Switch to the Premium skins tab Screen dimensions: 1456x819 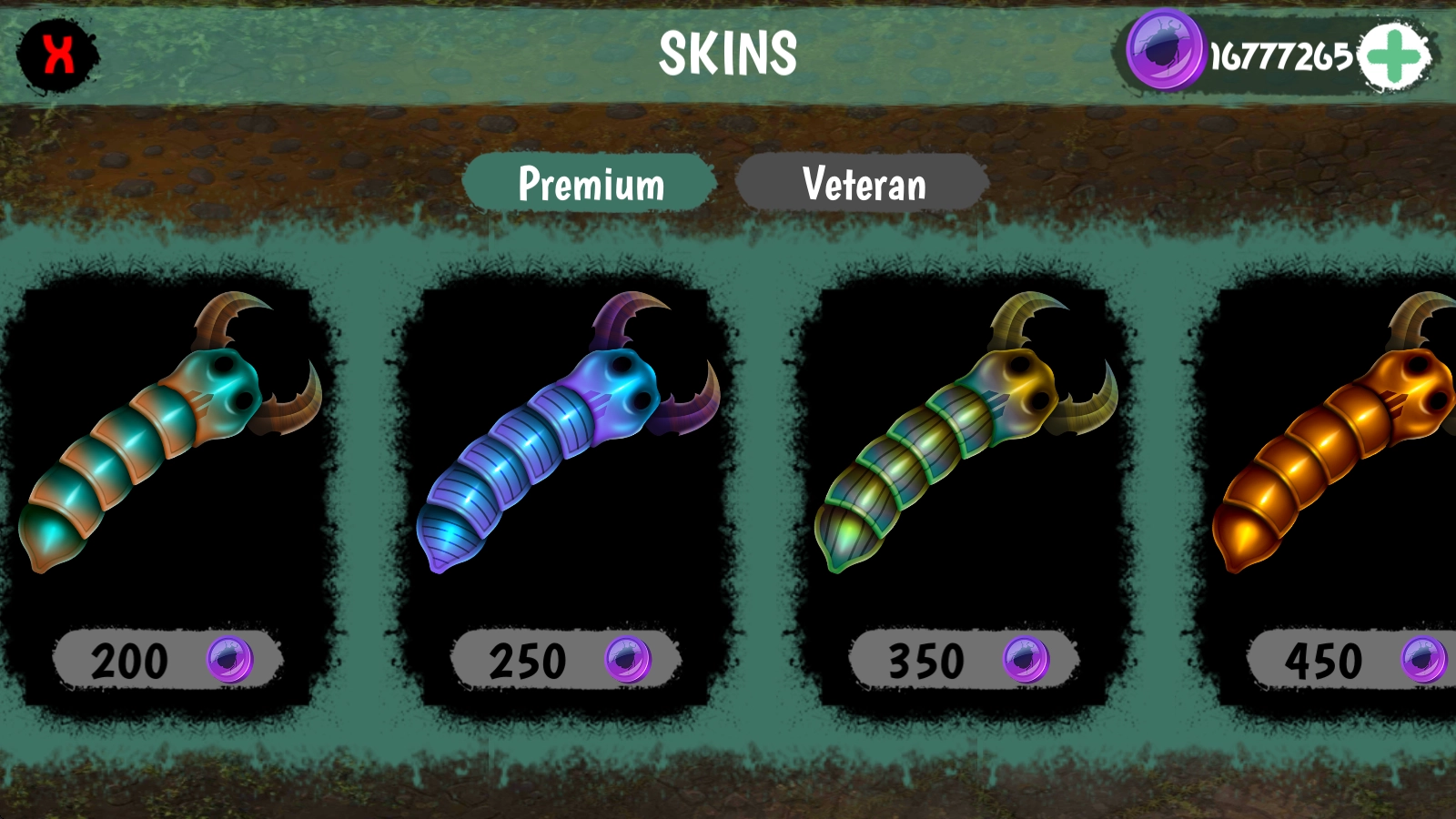tap(591, 184)
